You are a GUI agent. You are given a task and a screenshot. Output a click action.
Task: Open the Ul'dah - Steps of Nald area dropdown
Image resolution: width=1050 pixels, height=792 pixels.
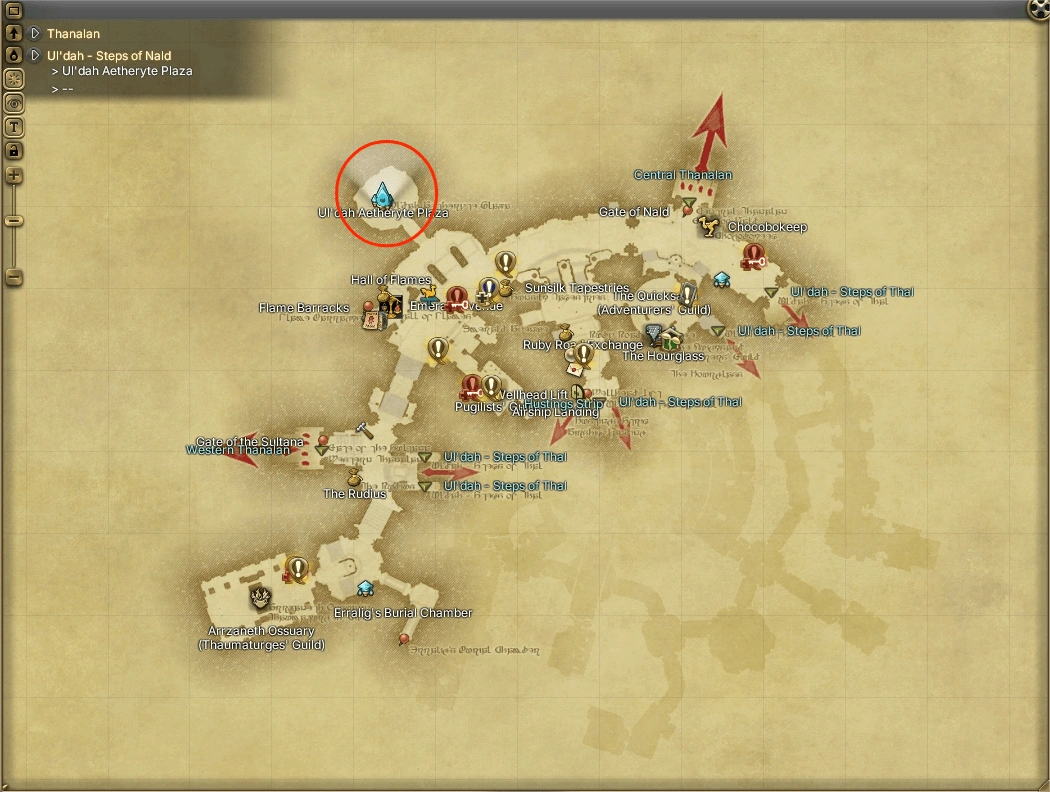click(35, 56)
